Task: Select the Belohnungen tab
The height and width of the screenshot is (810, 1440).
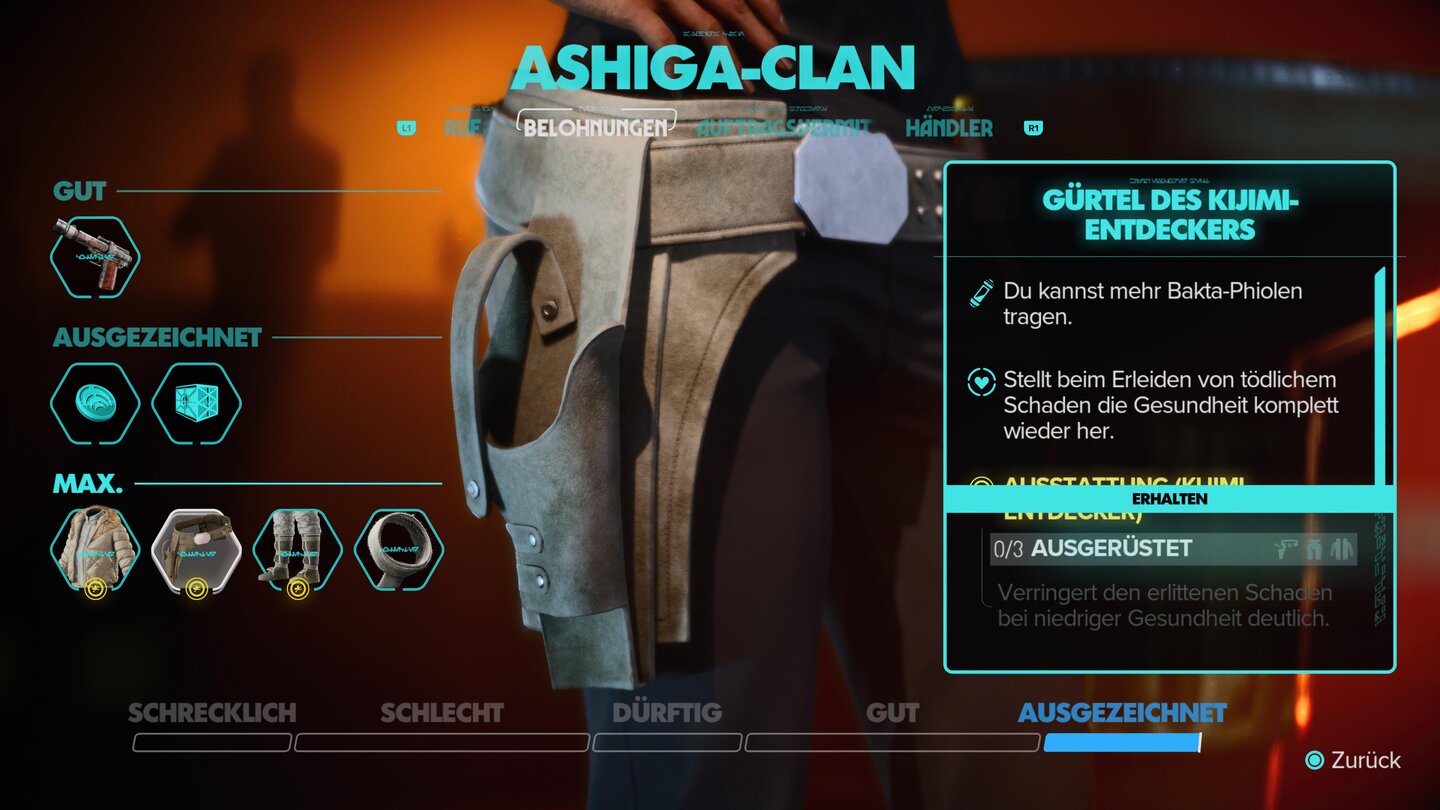Action: [595, 128]
